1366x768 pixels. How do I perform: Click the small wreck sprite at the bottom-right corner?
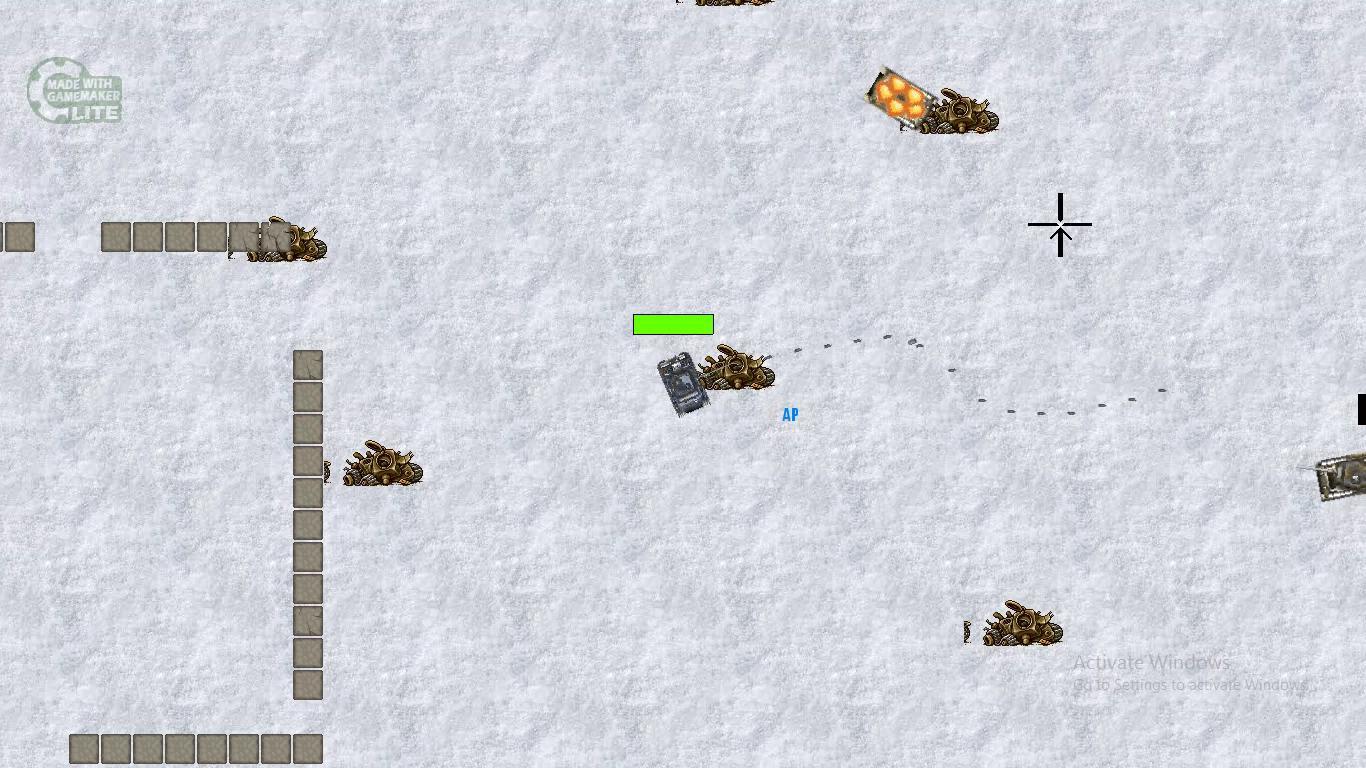click(966, 632)
